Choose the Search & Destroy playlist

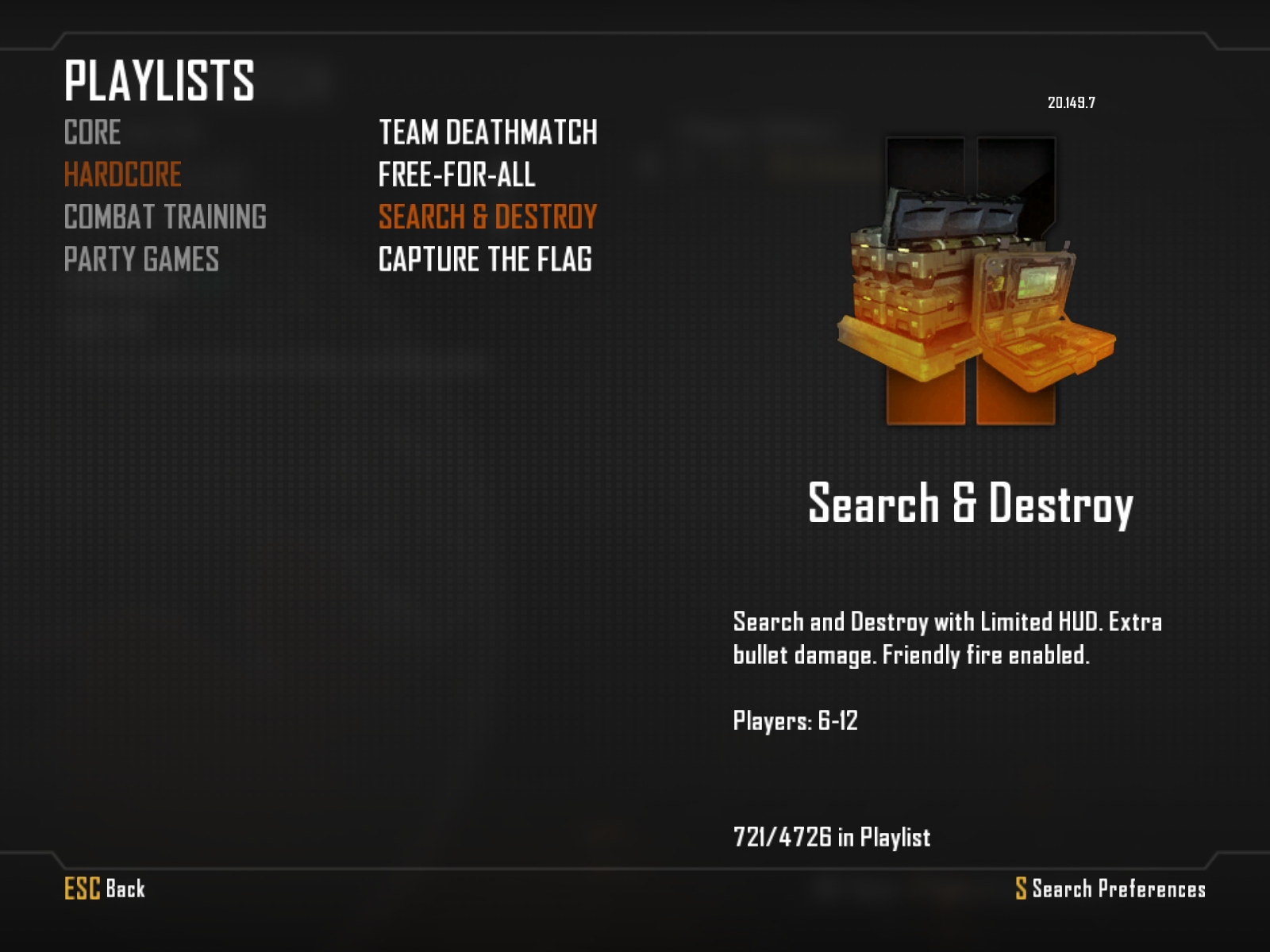click(487, 217)
